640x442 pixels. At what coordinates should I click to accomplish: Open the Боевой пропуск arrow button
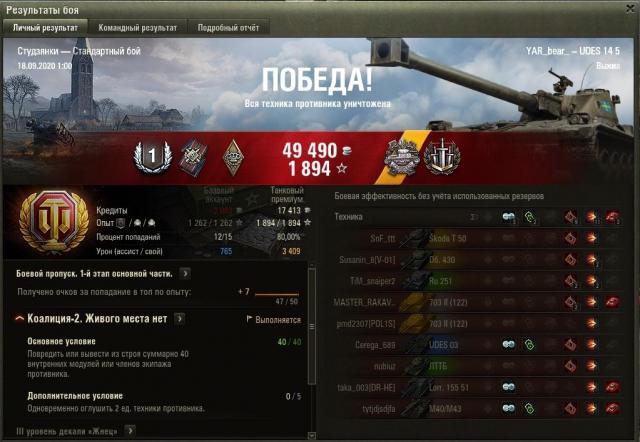pyautogui.click(x=186, y=272)
